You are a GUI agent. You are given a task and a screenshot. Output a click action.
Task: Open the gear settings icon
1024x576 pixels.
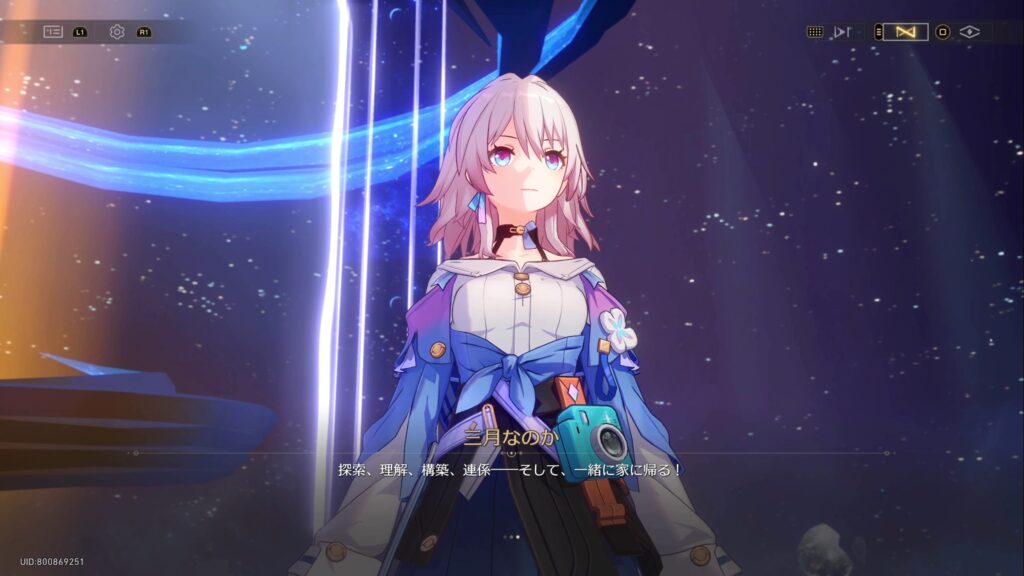point(117,32)
